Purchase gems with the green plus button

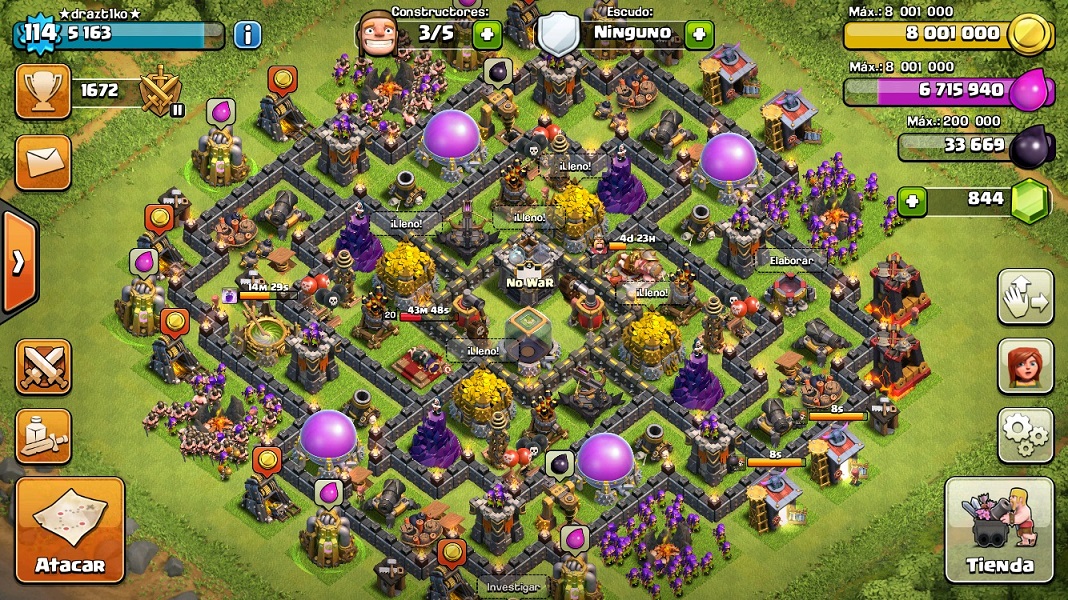click(911, 201)
